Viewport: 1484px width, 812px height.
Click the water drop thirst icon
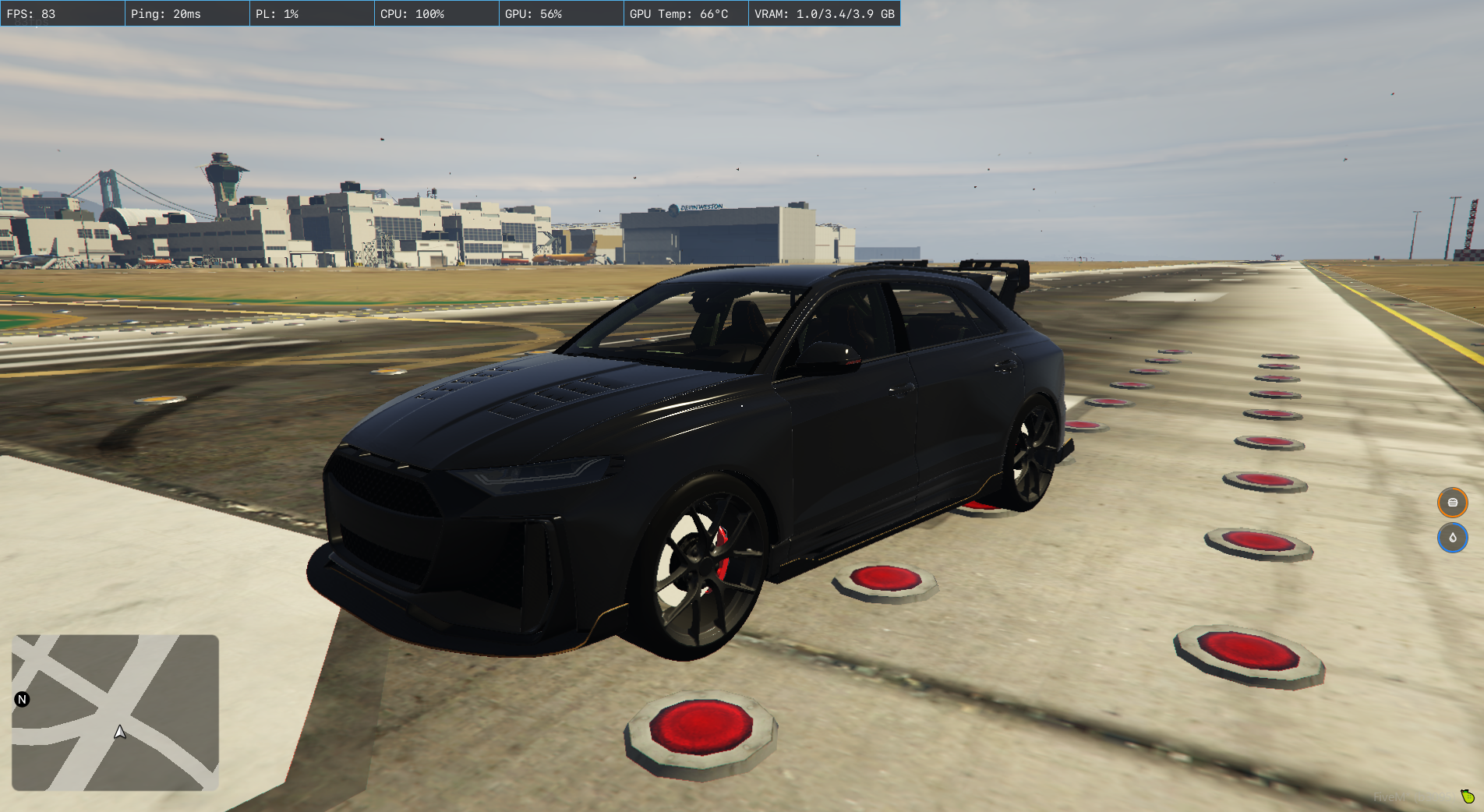(1452, 538)
